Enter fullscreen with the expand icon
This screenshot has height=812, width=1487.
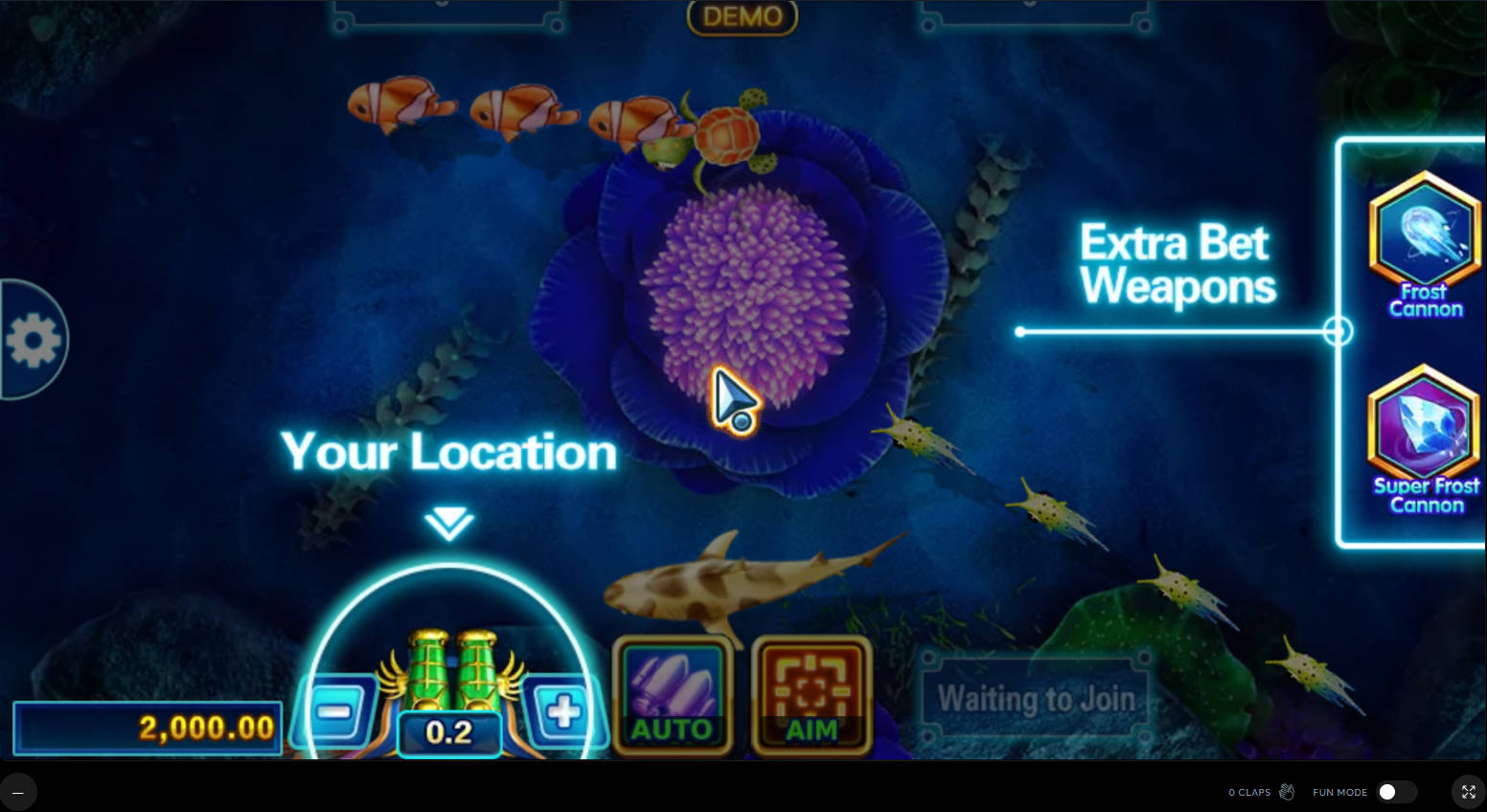point(1468,792)
